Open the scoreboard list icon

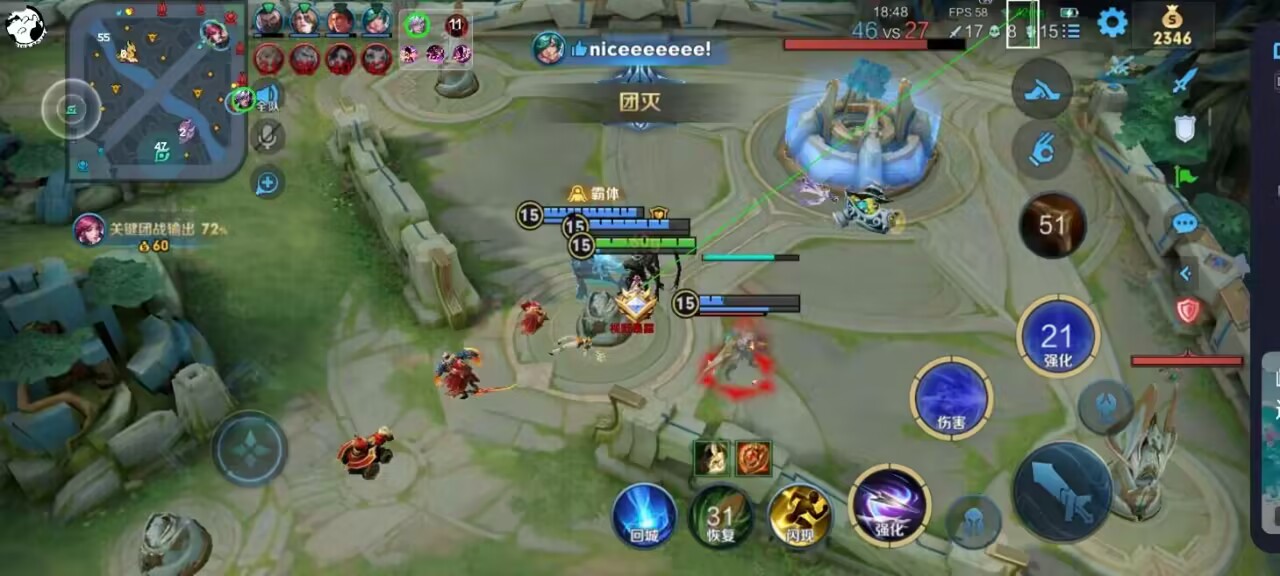[1072, 31]
